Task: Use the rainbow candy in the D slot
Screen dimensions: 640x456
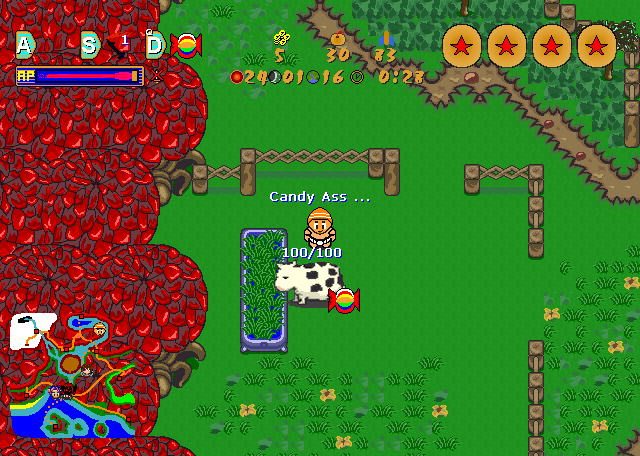Action: [x=184, y=45]
